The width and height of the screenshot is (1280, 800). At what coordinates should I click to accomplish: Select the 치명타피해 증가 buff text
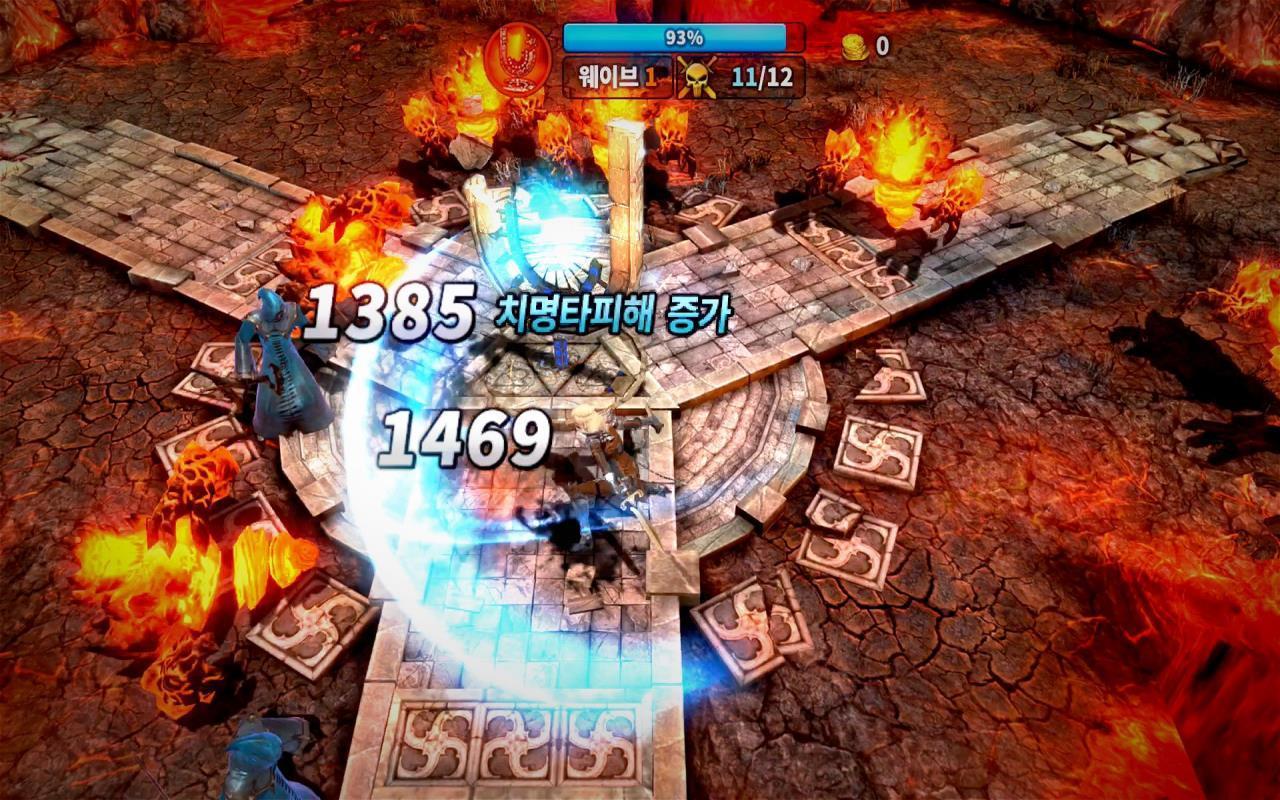click(x=613, y=313)
